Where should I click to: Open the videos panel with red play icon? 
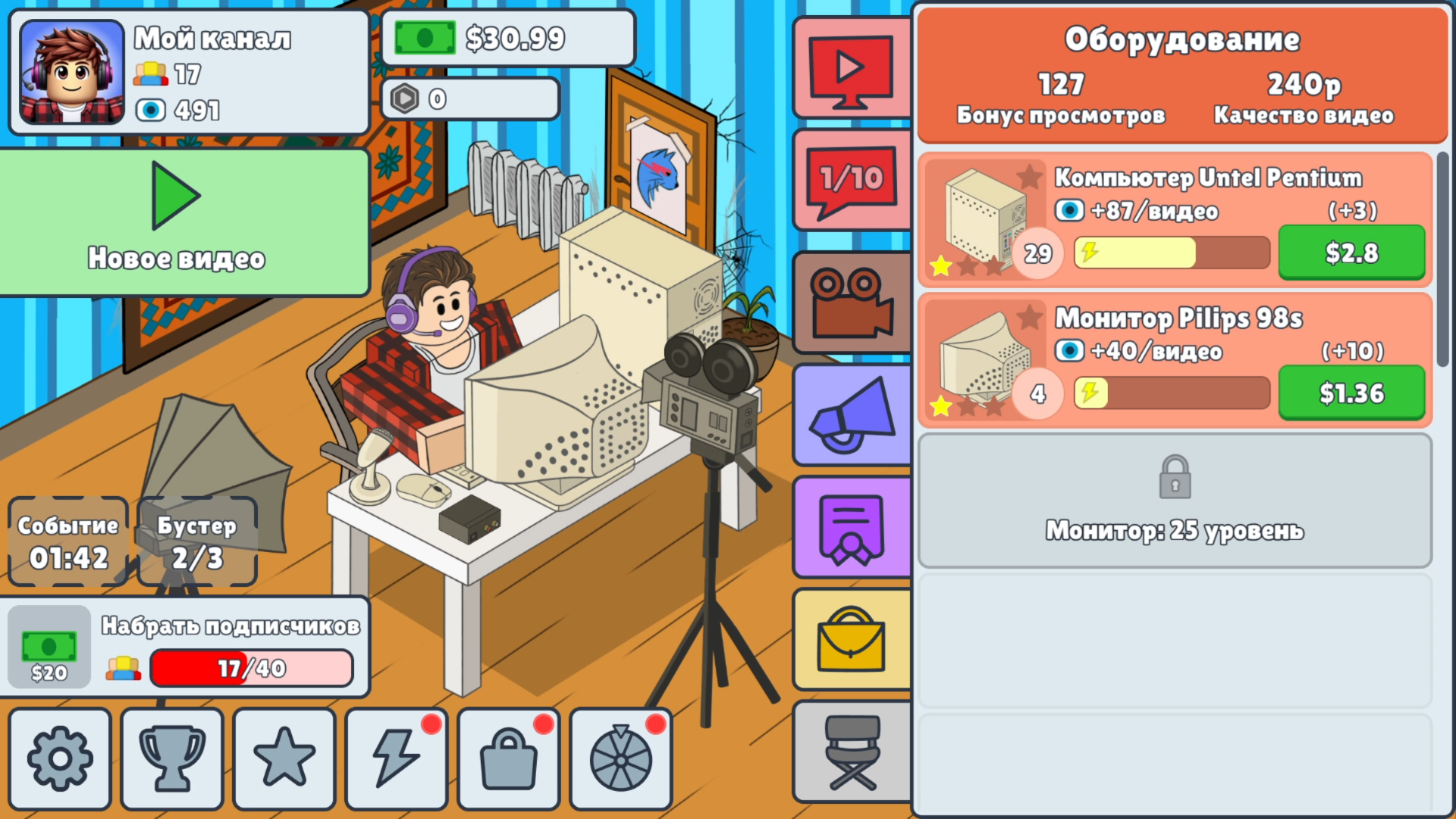point(851,67)
